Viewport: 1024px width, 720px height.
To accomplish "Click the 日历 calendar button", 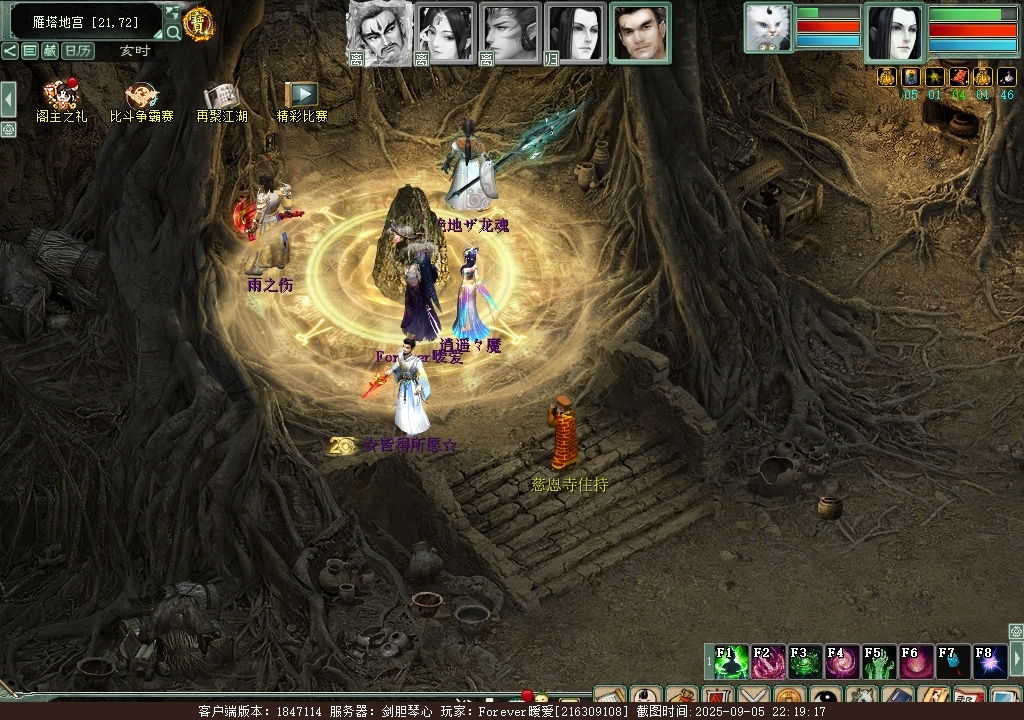I will [x=77, y=51].
